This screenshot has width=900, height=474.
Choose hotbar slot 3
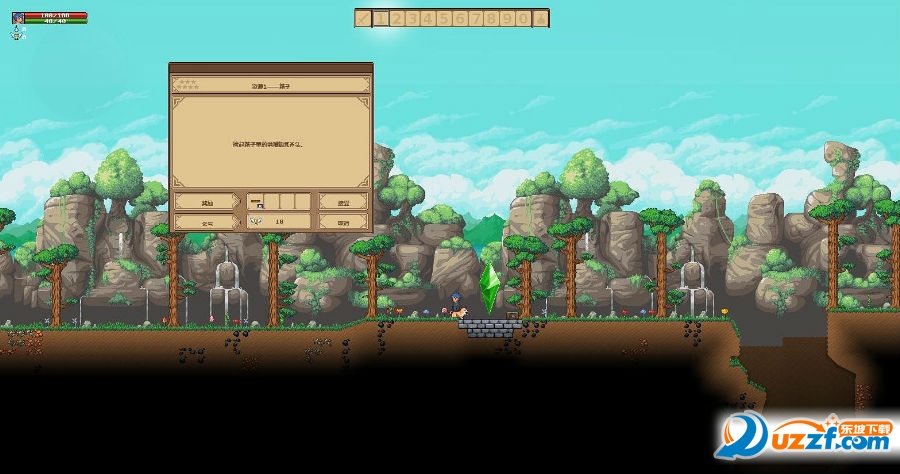coord(412,17)
